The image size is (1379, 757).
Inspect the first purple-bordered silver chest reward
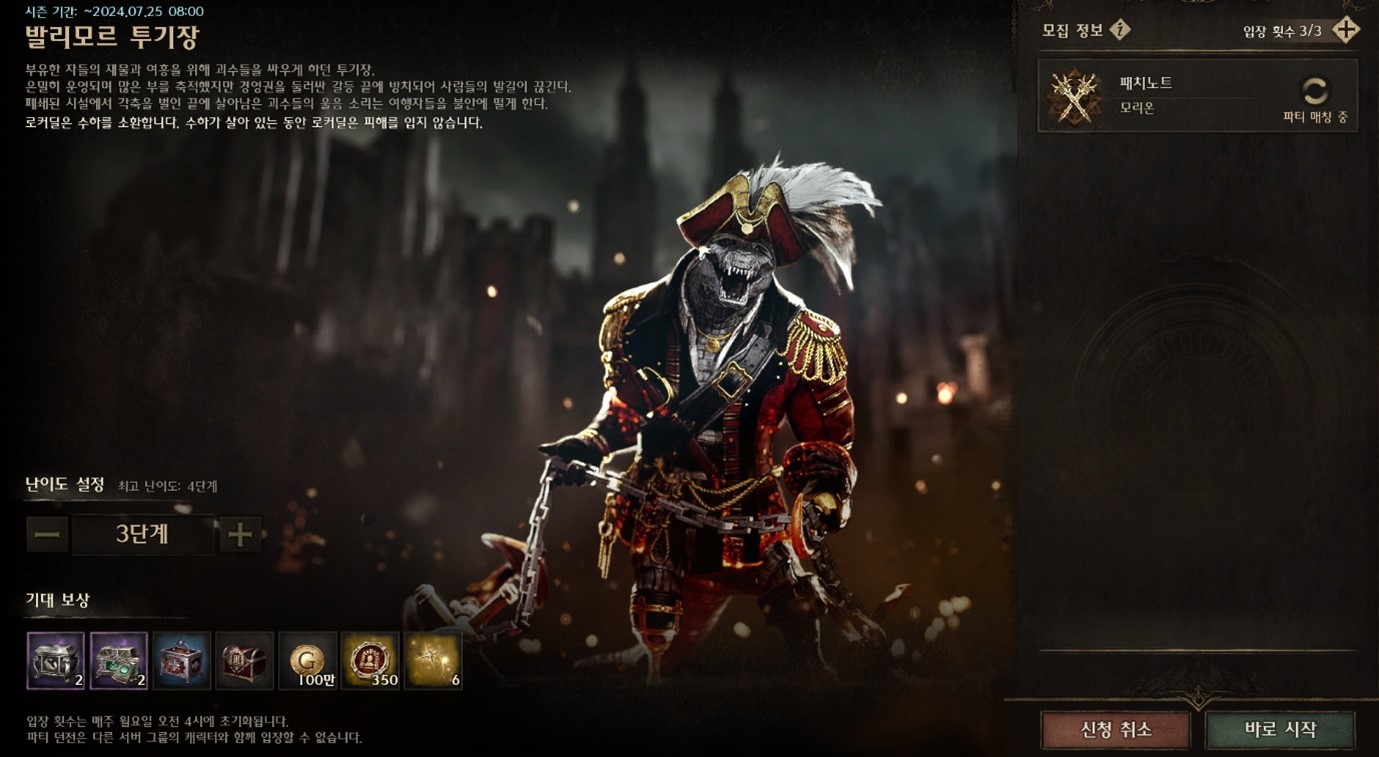(56, 660)
